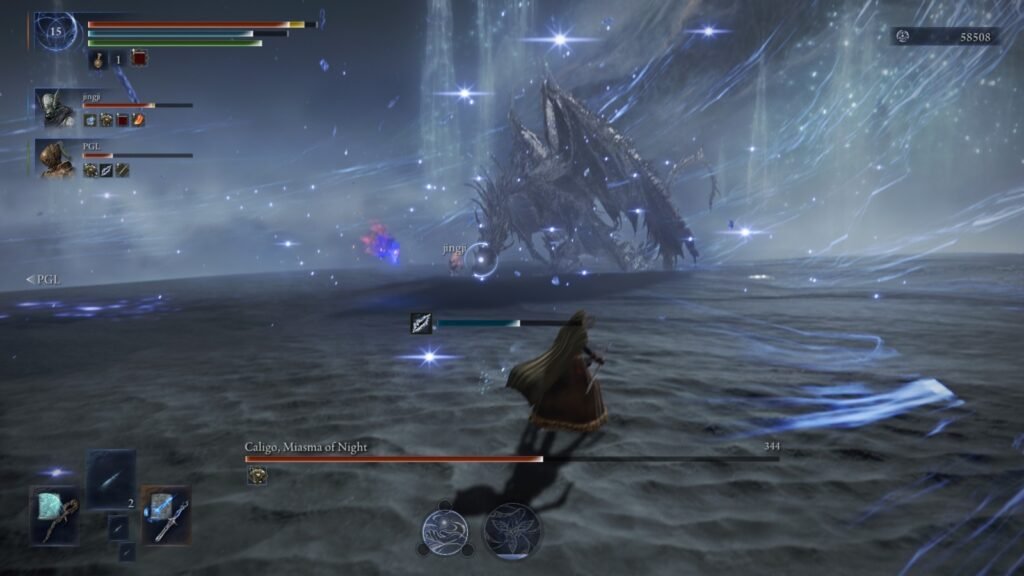Screen dimensions: 1024x576
Task: Click the boss status effect icon
Action: coord(257,476)
